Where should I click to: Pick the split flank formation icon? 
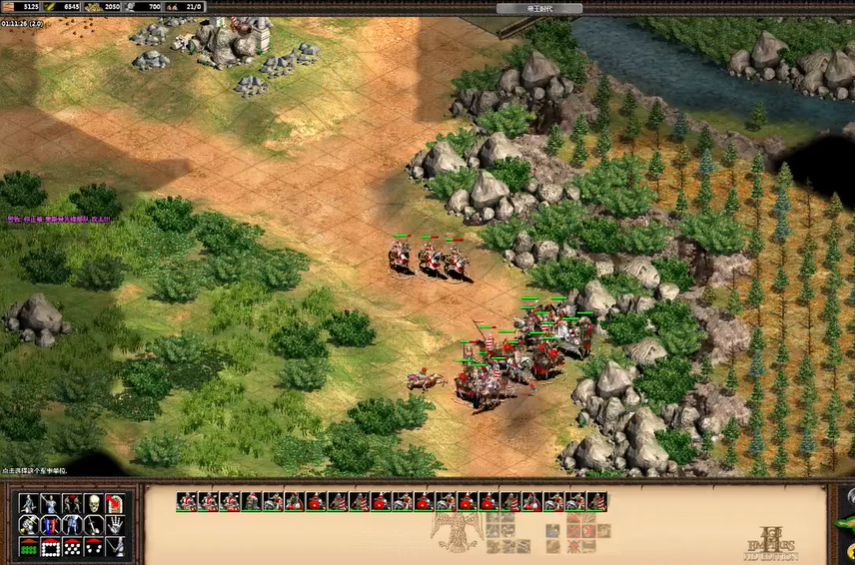[94, 547]
